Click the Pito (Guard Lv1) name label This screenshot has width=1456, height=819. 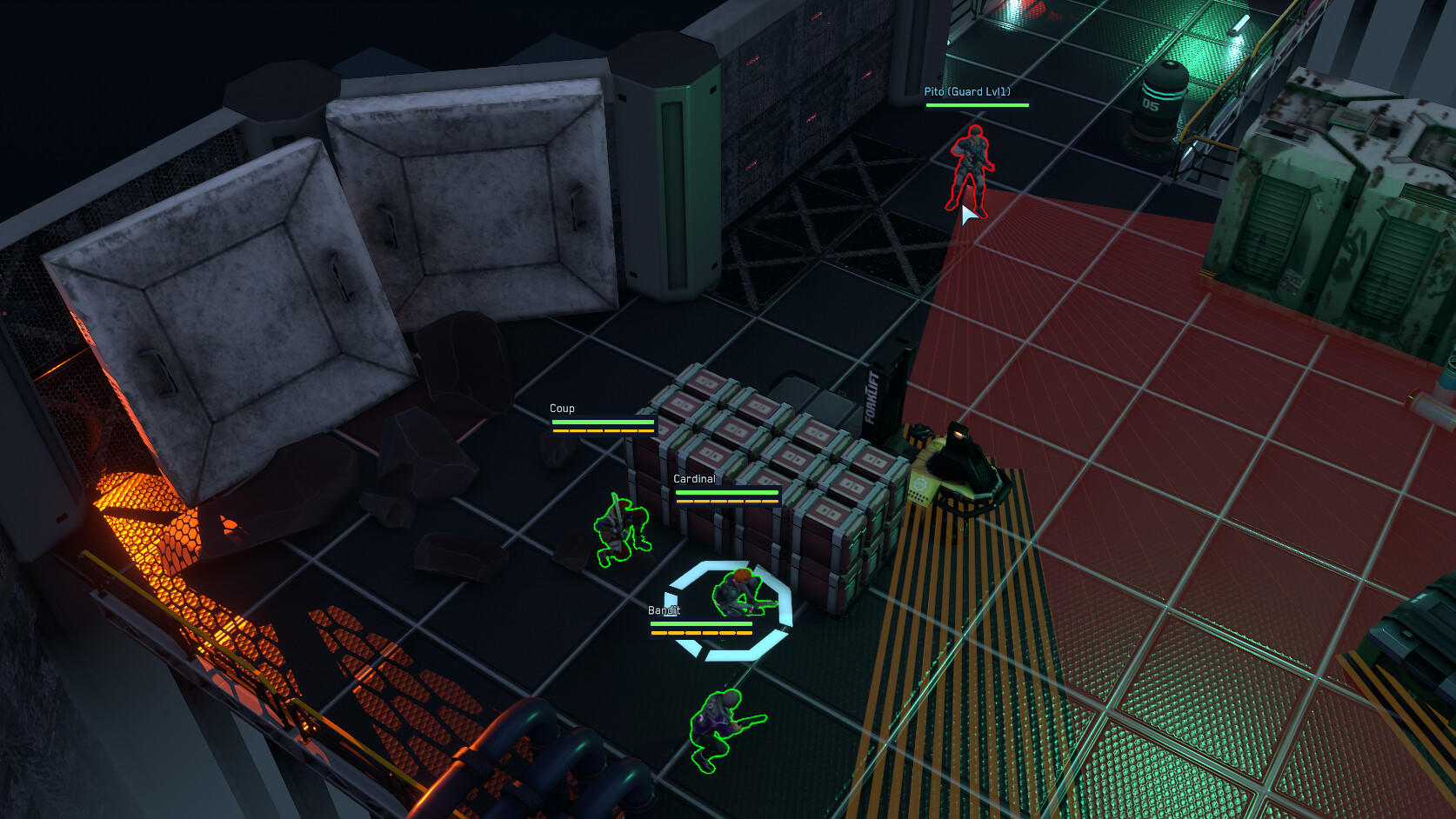pyautogui.click(x=970, y=90)
